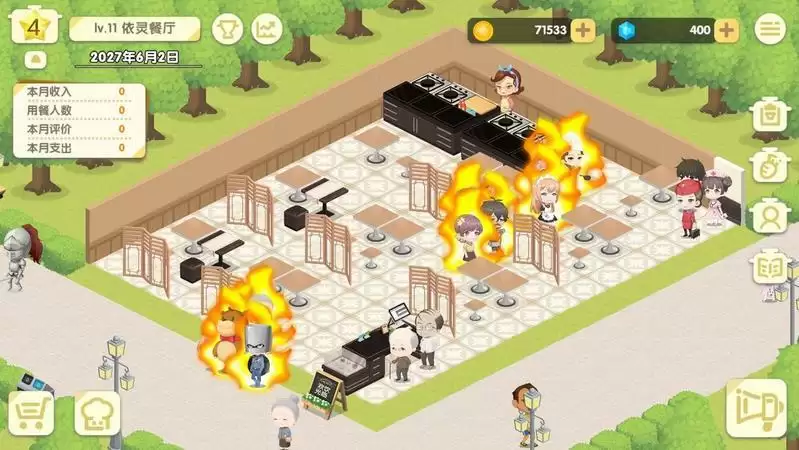Open the cooking pot recipe icon
Viewport: 799px width, 450px height.
point(770,115)
